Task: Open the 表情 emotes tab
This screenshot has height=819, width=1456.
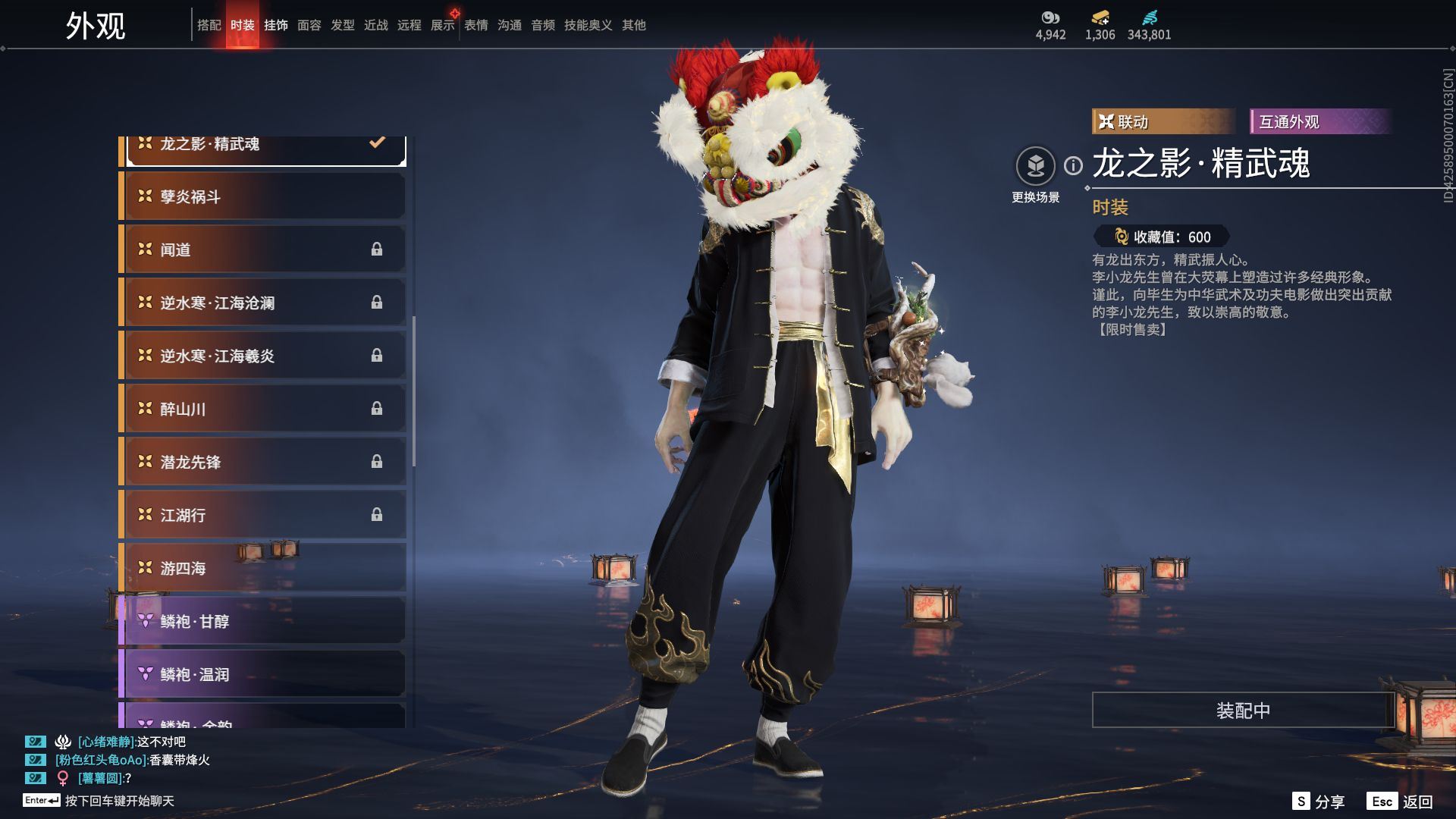Action: pos(476,25)
